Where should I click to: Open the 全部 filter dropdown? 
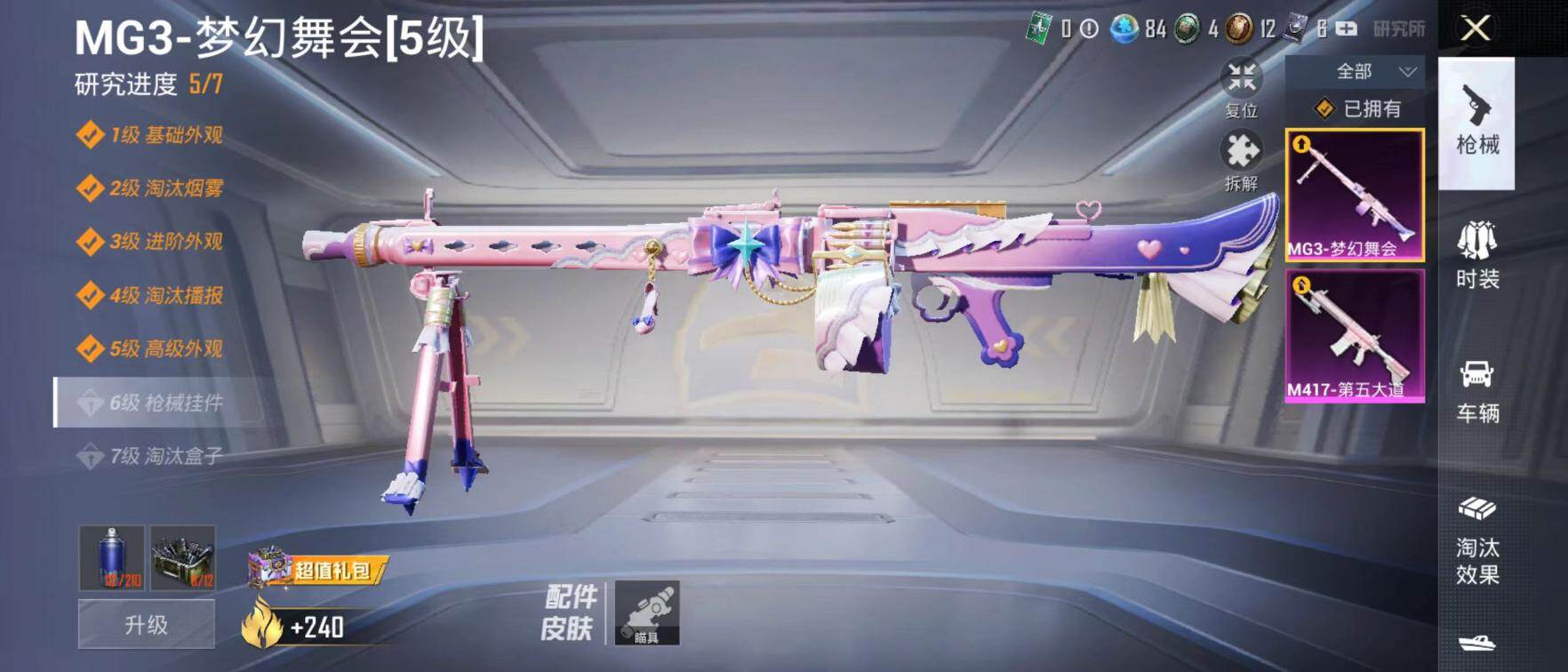click(x=1355, y=72)
